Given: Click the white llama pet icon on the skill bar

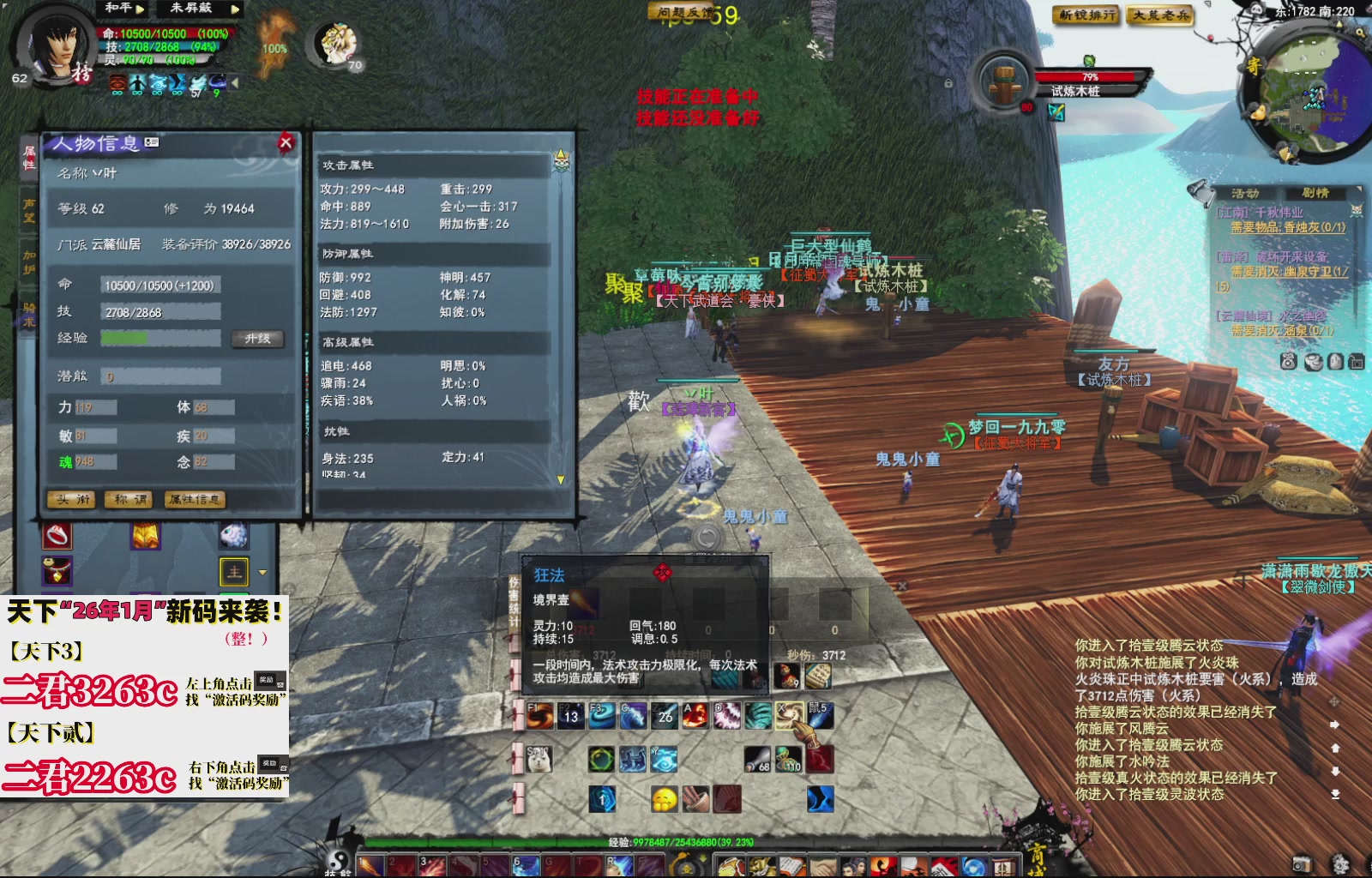Looking at the screenshot, I should coord(538,759).
